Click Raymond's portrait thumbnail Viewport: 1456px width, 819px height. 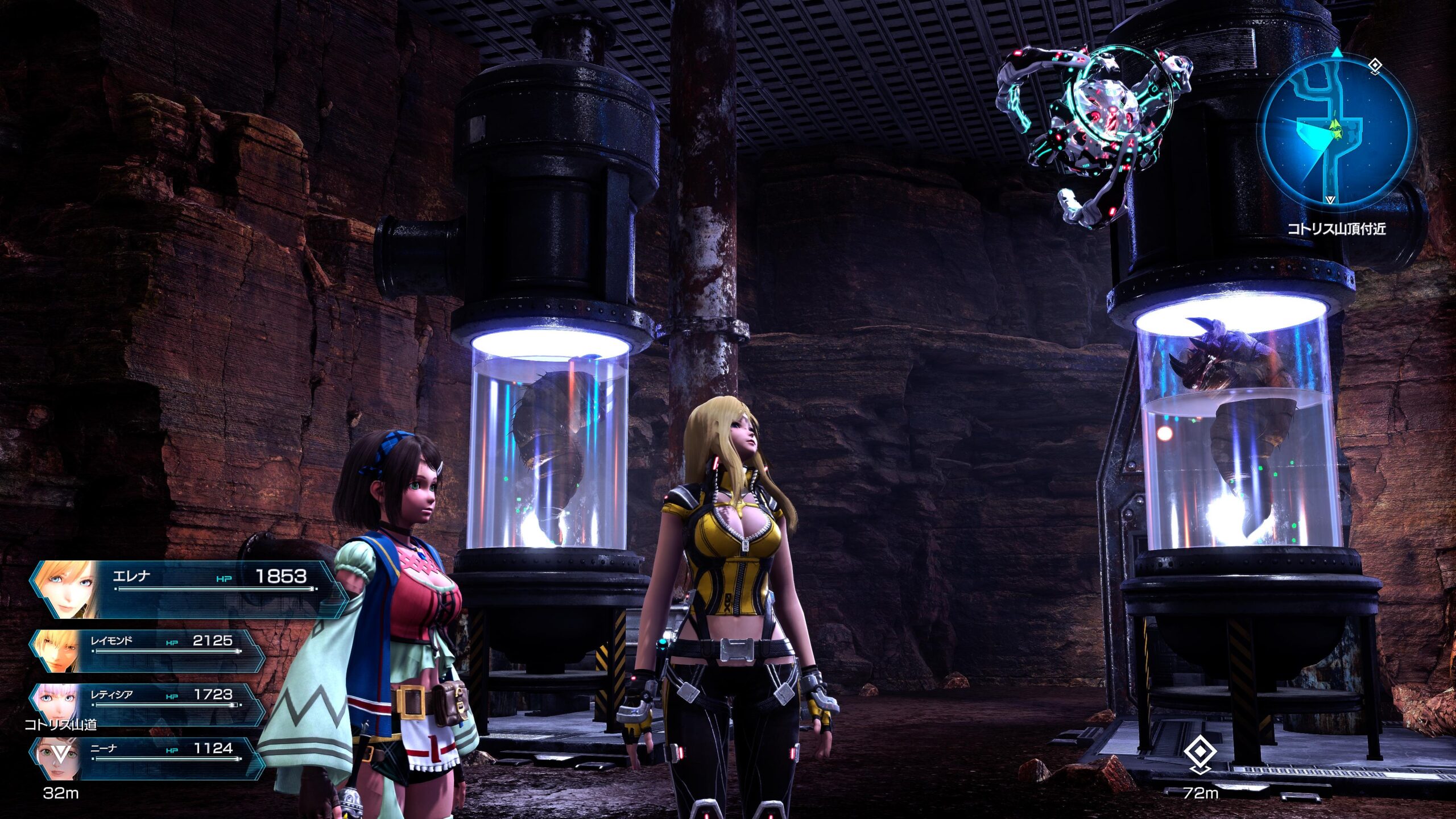pos(58,650)
